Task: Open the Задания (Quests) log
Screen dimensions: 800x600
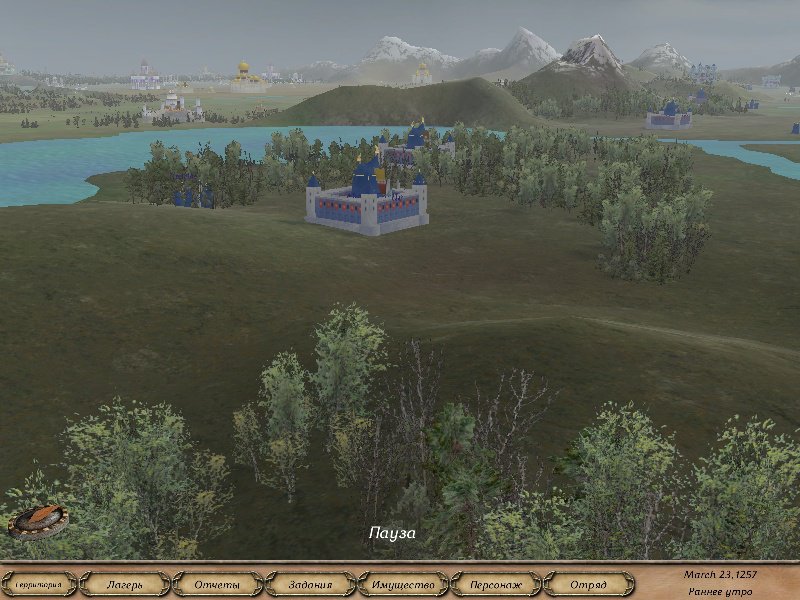Action: (x=309, y=584)
